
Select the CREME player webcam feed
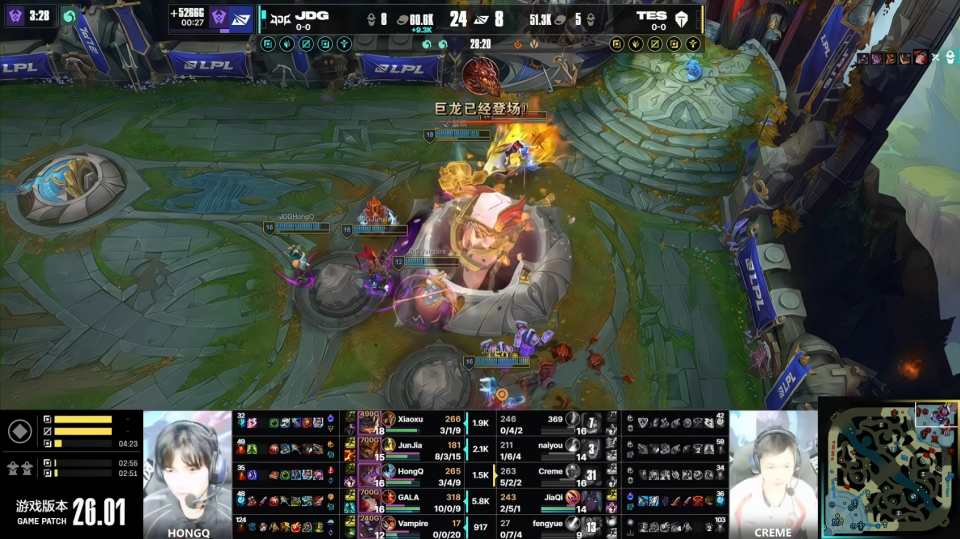coord(773,468)
